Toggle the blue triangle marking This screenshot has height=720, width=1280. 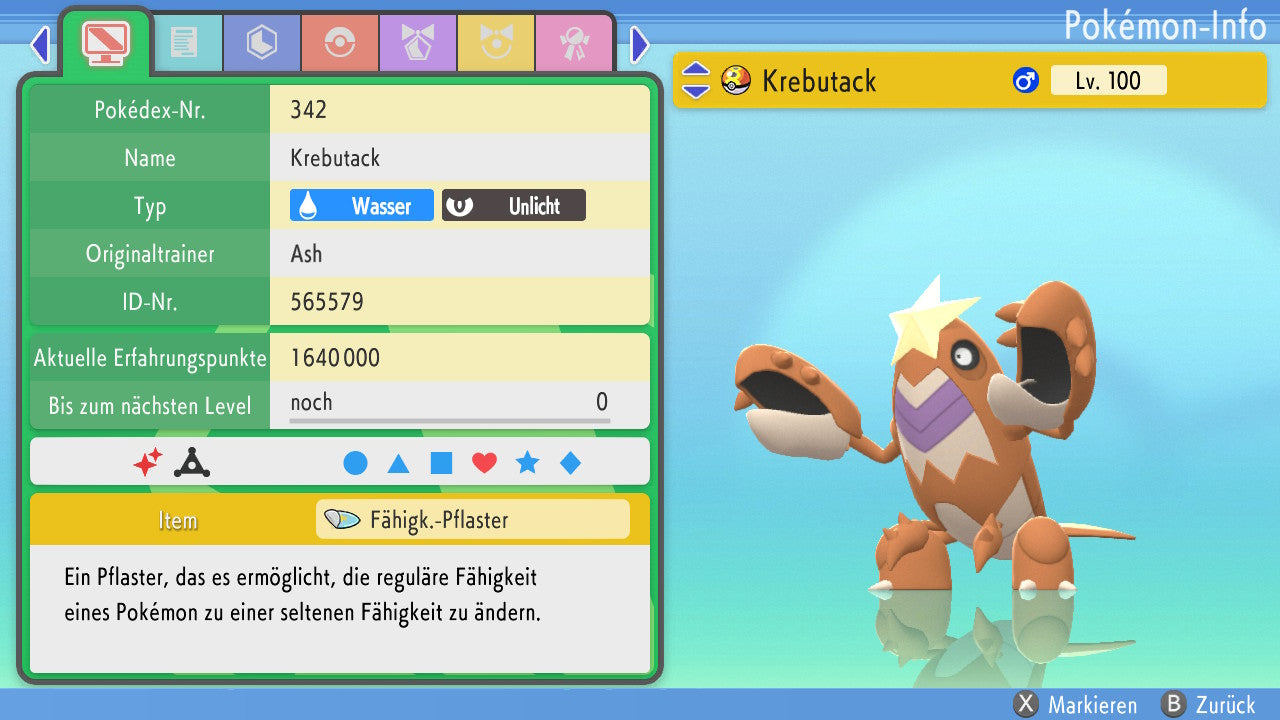(398, 463)
